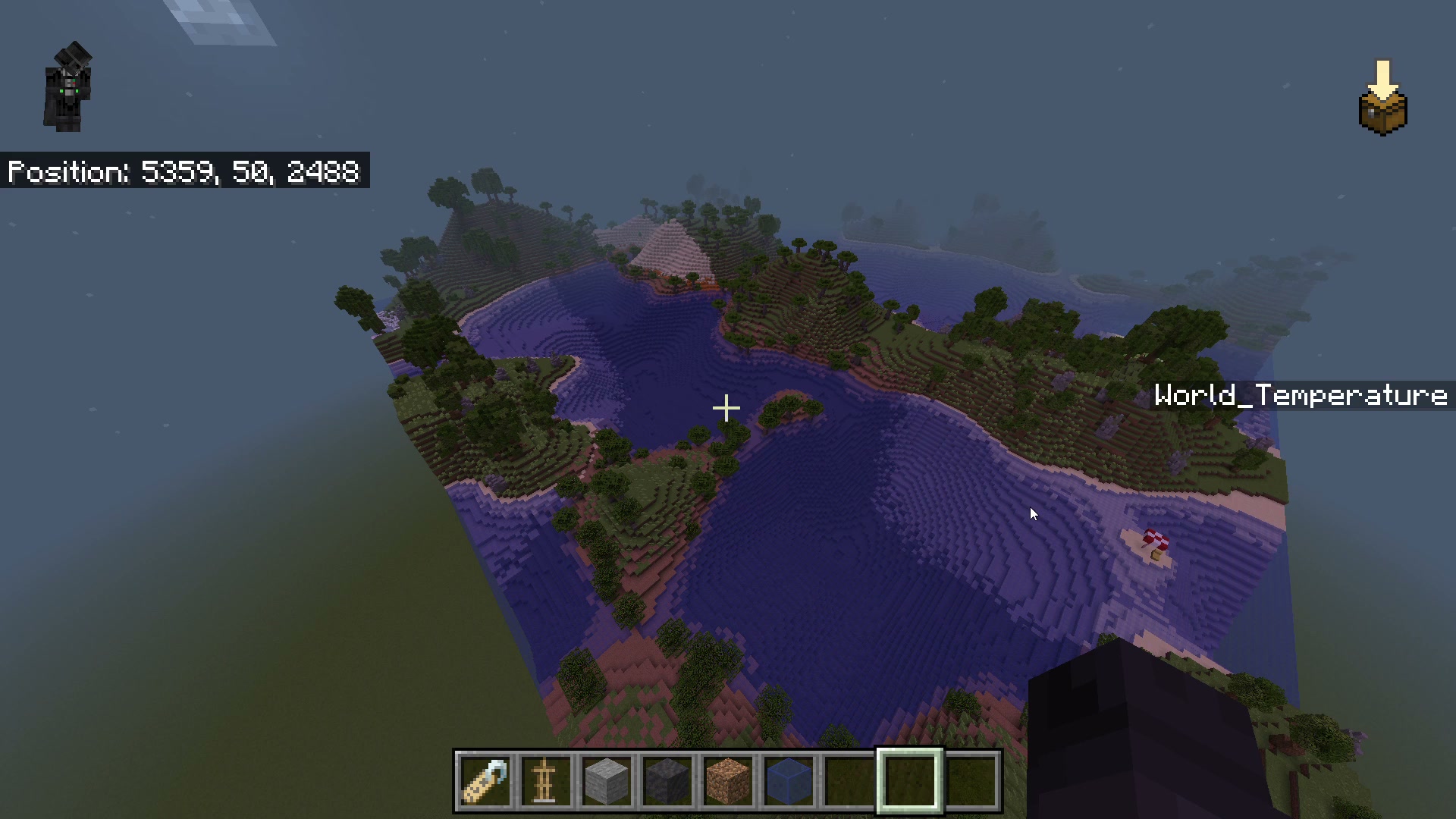
Task: Click the highlighted empty hotbar slot
Action: 910,781
